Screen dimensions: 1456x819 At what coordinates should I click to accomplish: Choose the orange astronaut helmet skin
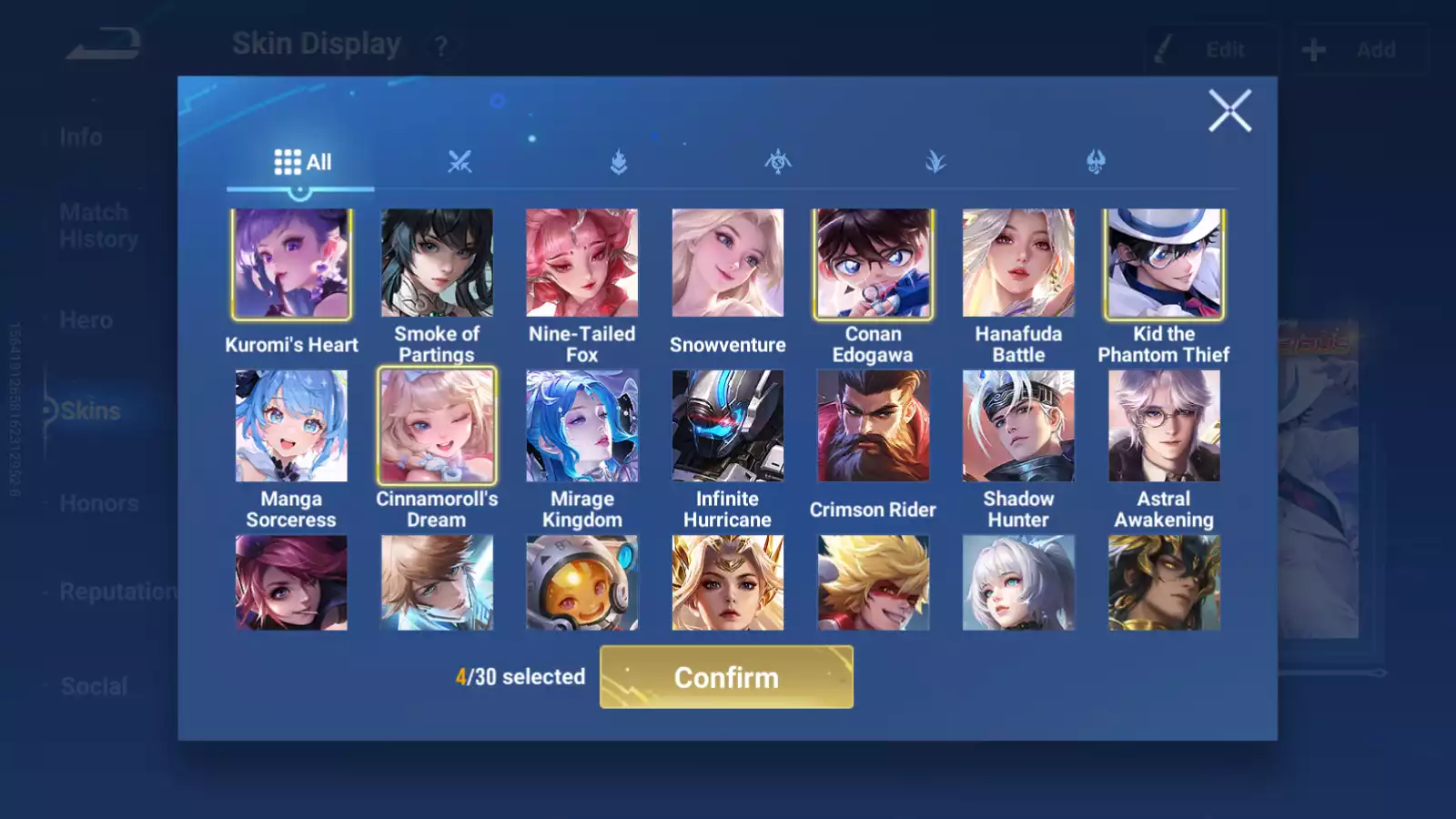[x=582, y=583]
